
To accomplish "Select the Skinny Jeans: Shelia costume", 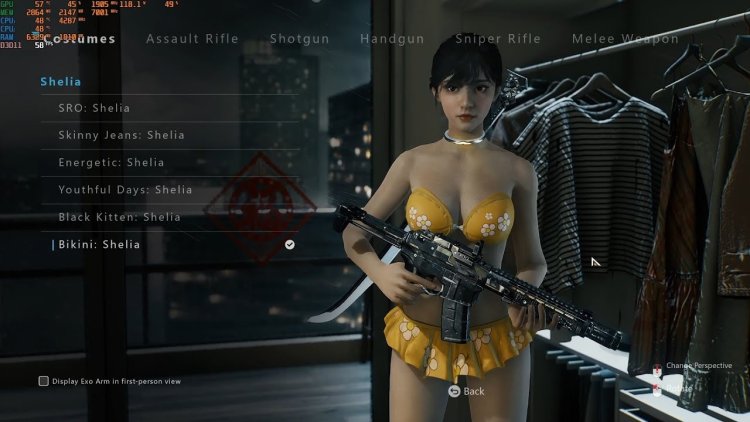I will click(x=121, y=135).
